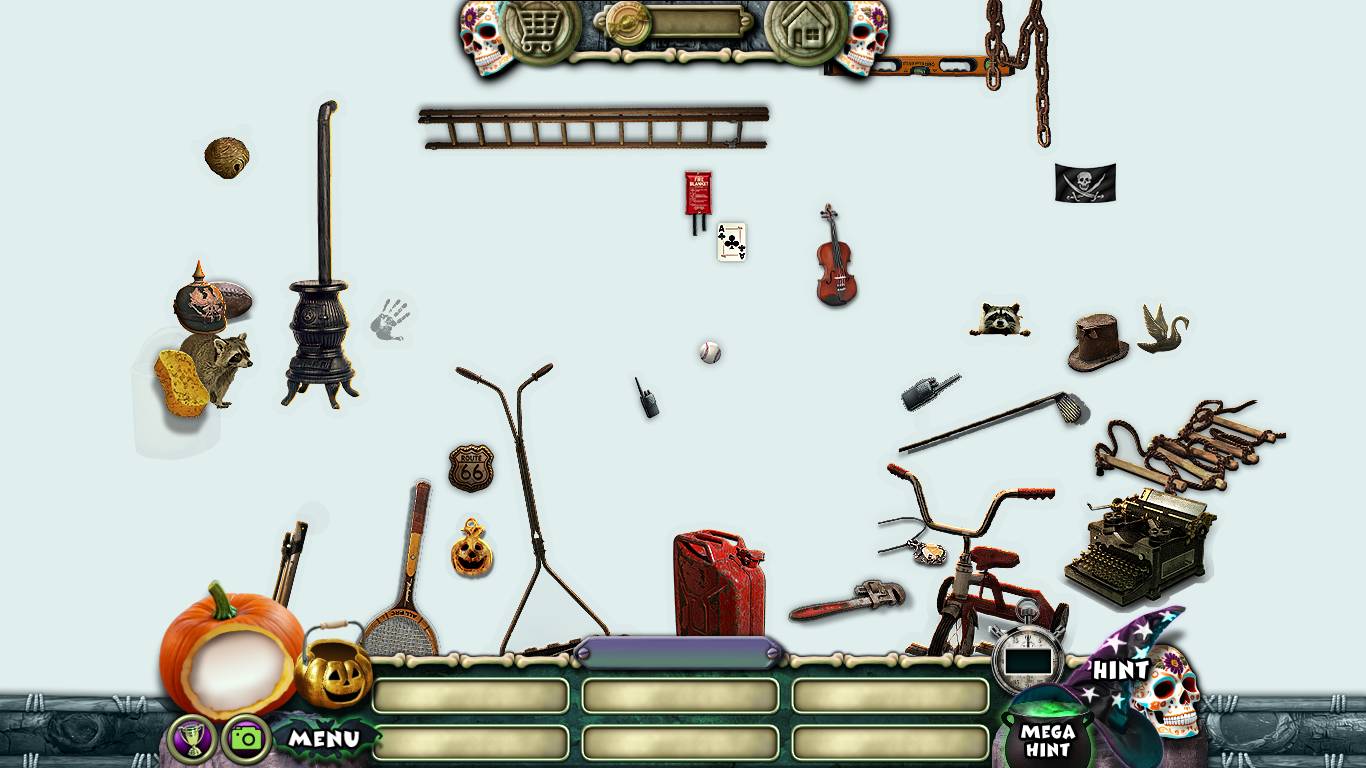Screen dimensions: 1366x768
Task: Return home with the house button
Action: (805, 30)
